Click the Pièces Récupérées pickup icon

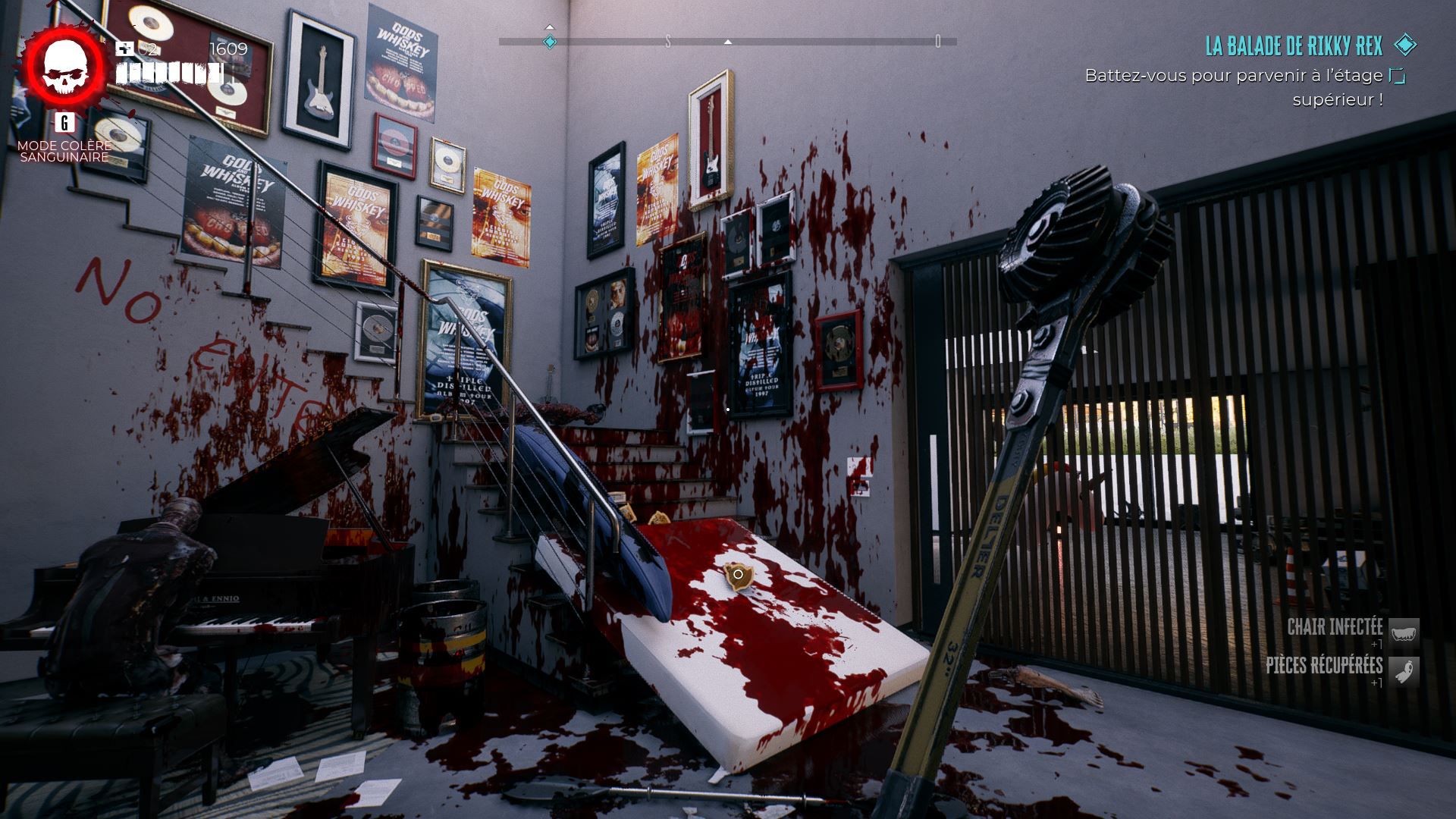(1404, 671)
